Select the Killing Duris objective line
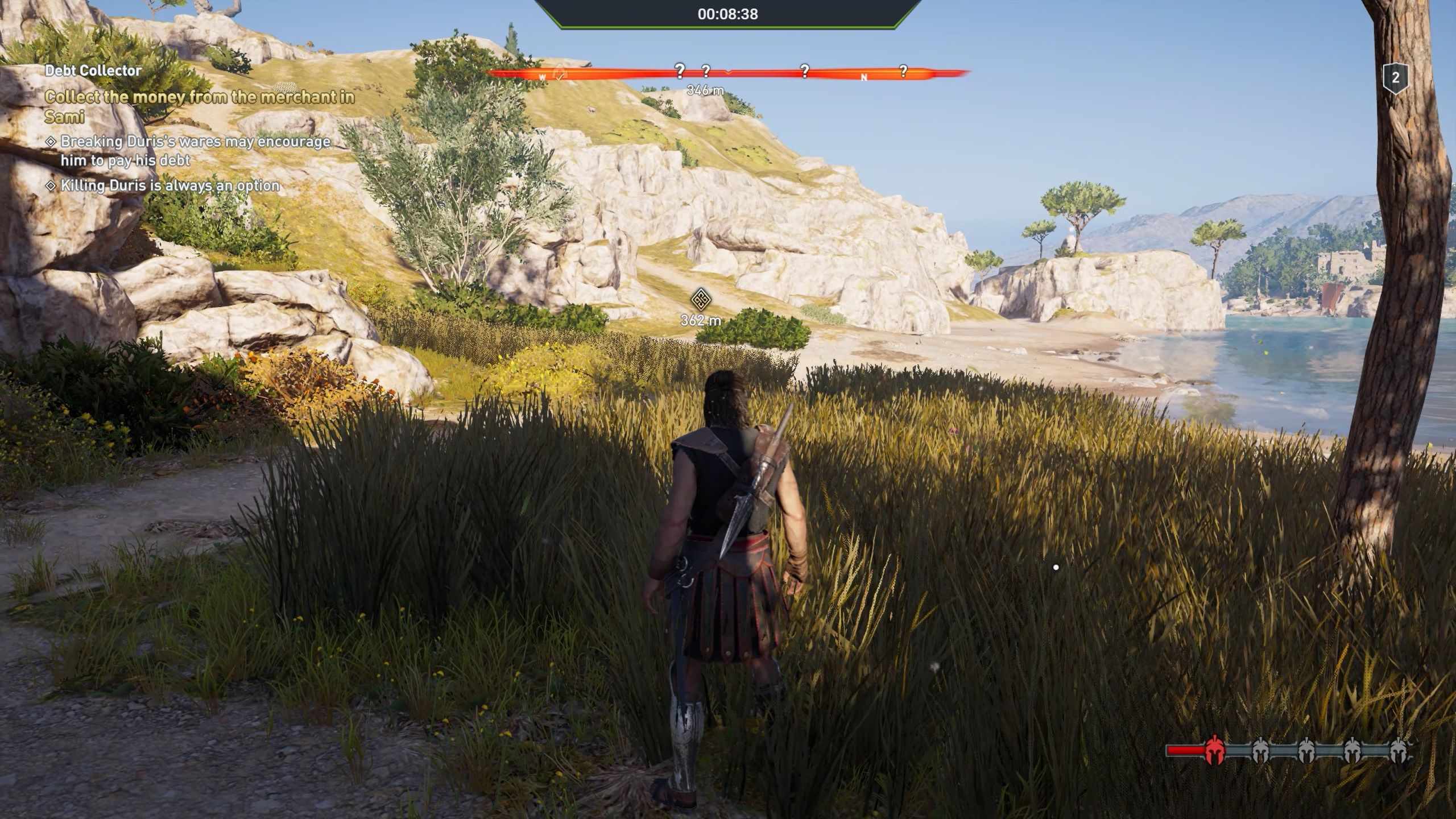Viewport: 1456px width, 819px height. 169,185
